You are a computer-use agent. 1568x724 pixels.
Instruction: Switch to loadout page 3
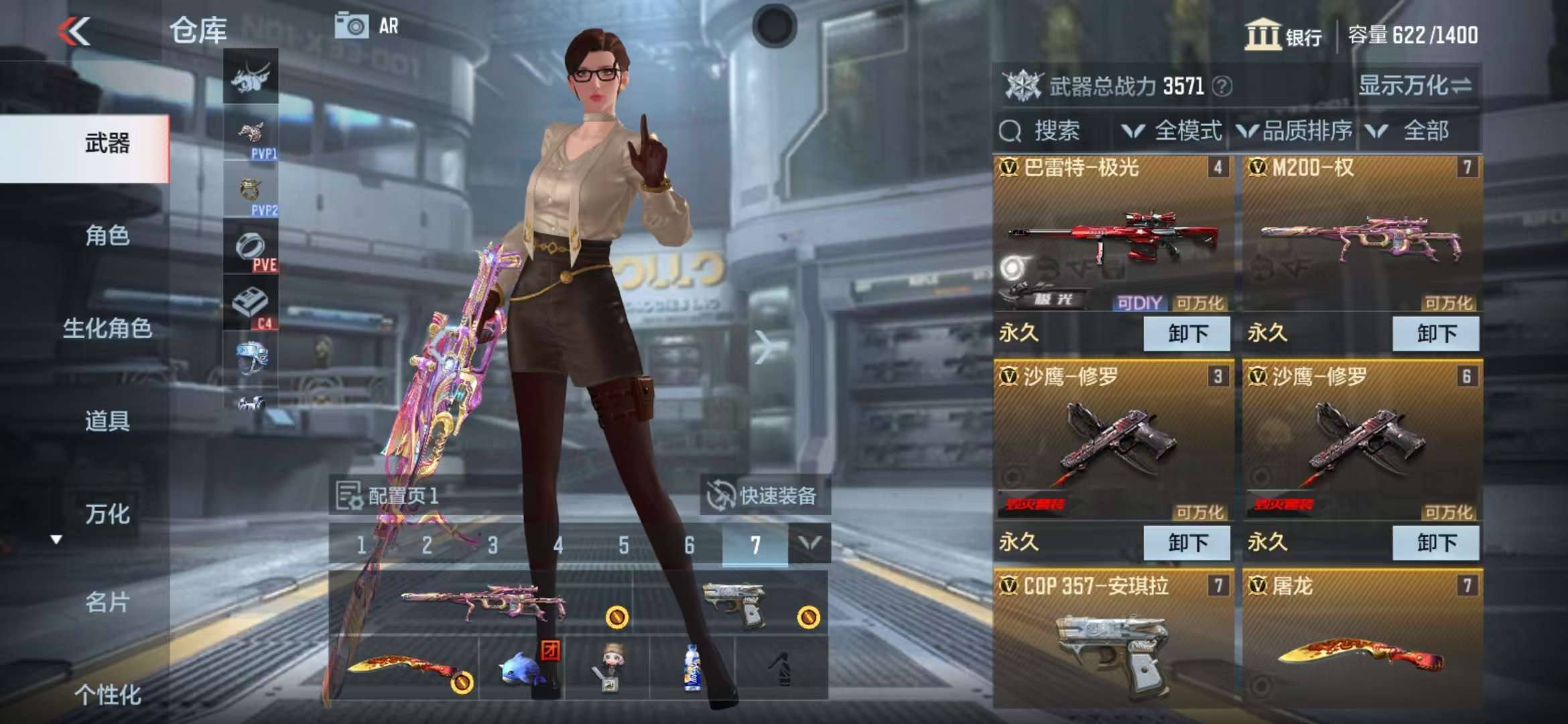(493, 545)
